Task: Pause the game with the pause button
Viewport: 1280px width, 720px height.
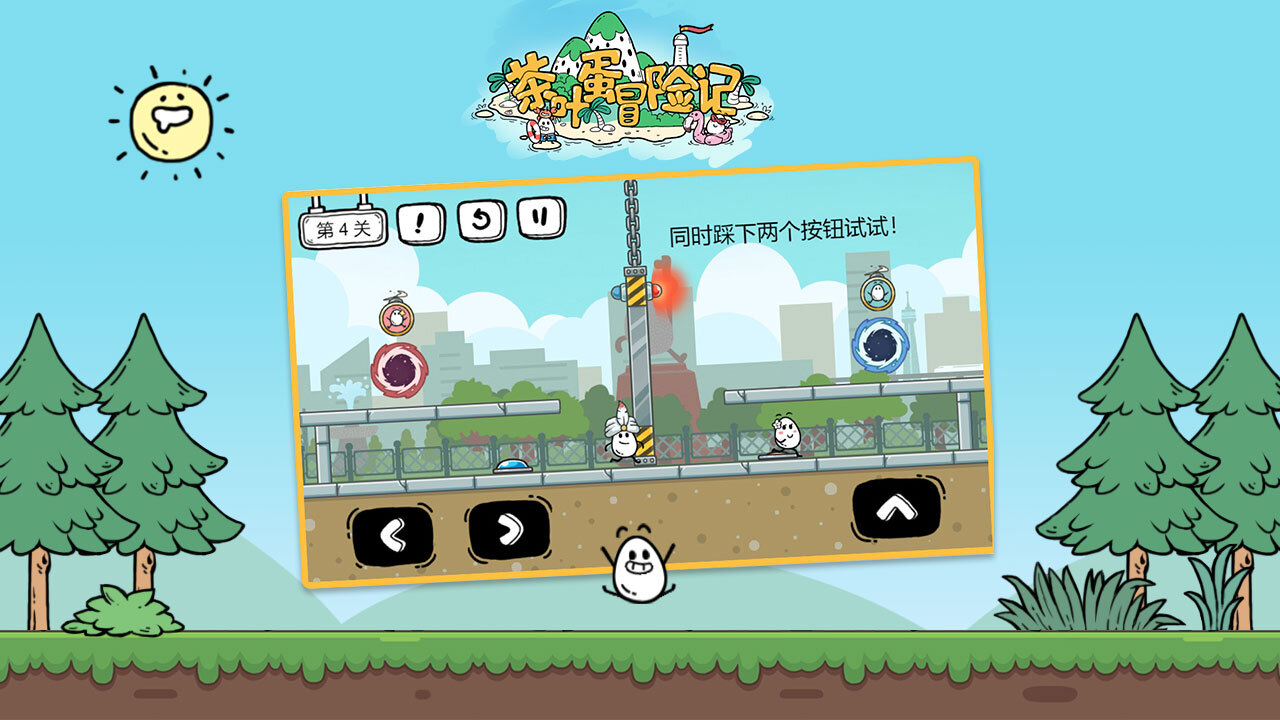Action: tap(541, 217)
